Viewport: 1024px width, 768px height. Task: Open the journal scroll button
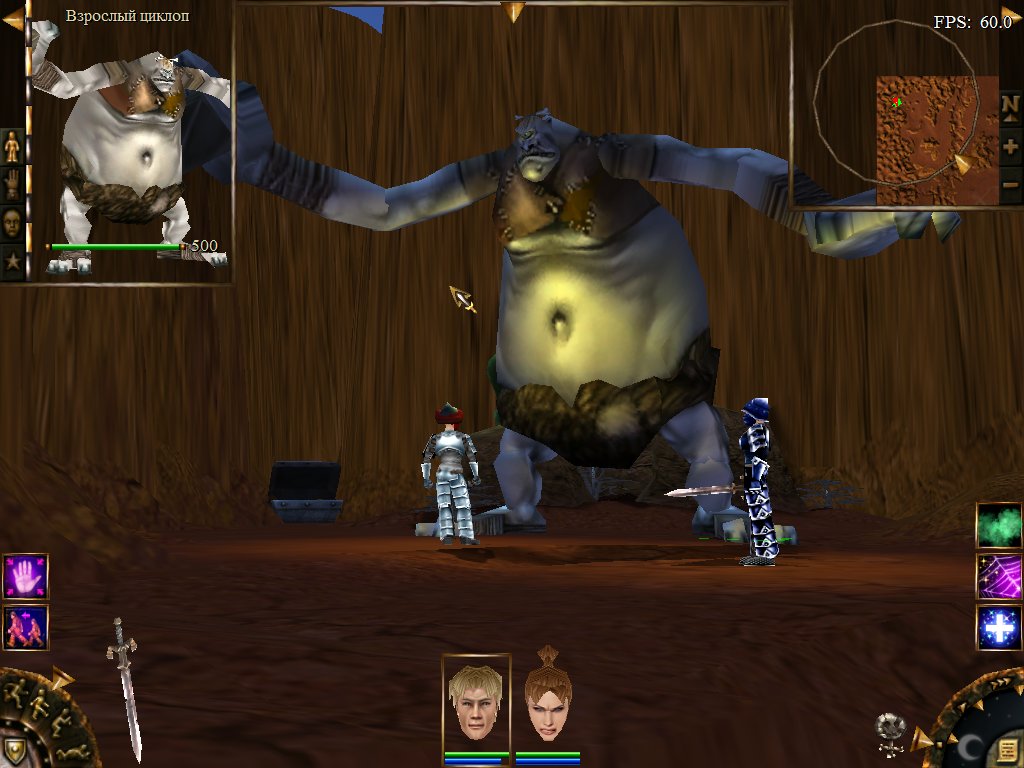(x=1006, y=744)
